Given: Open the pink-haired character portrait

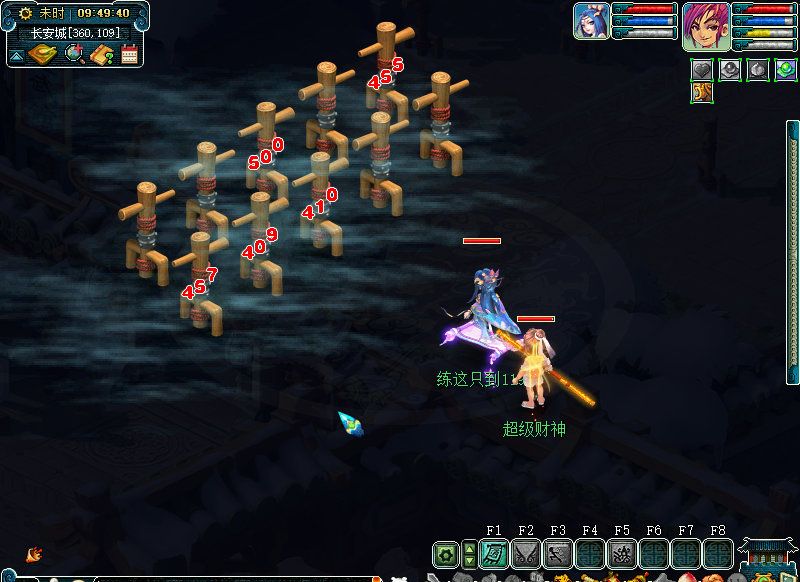Looking at the screenshot, I should 707,26.
